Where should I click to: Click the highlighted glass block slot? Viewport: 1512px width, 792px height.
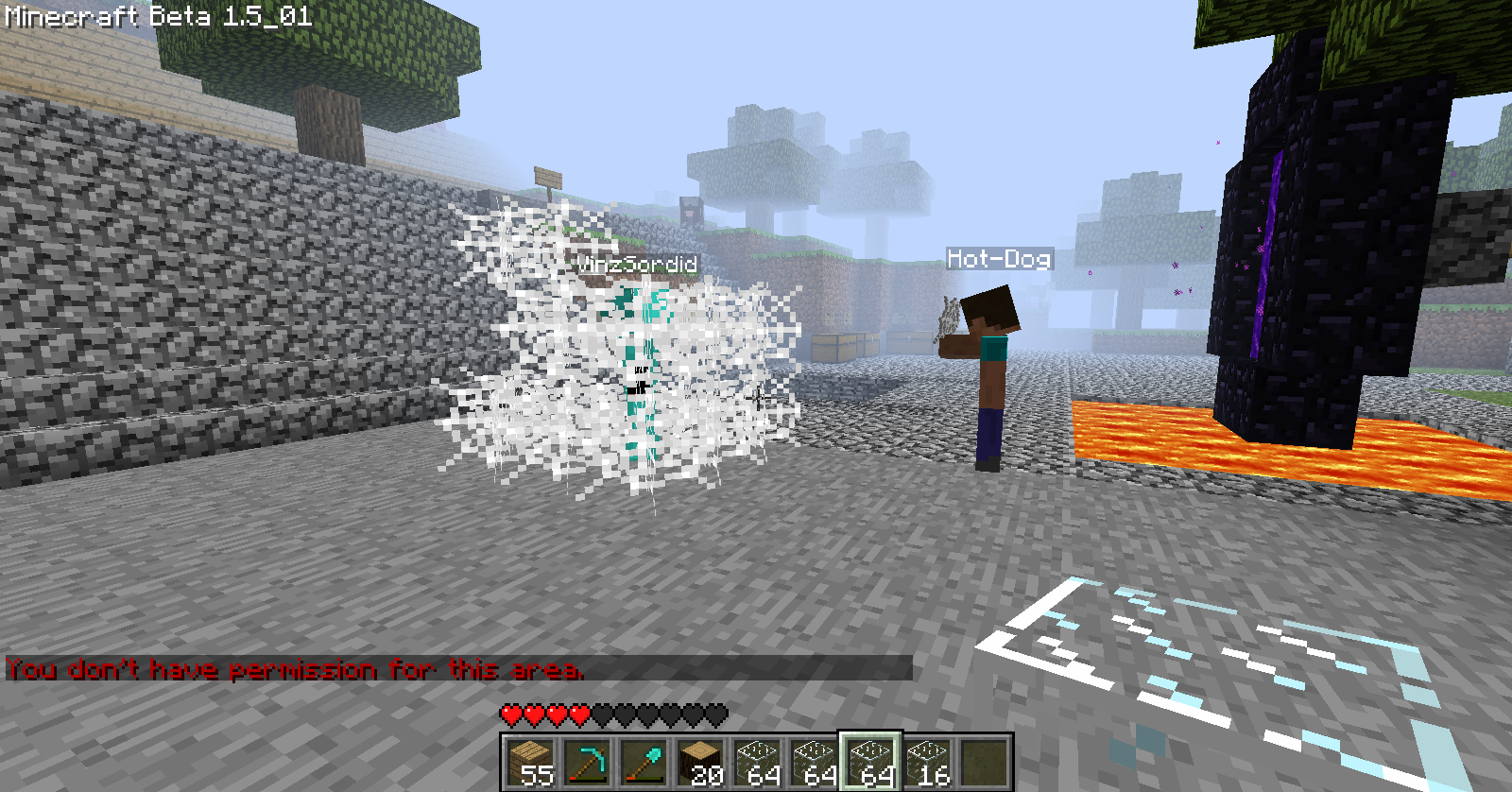(x=869, y=762)
